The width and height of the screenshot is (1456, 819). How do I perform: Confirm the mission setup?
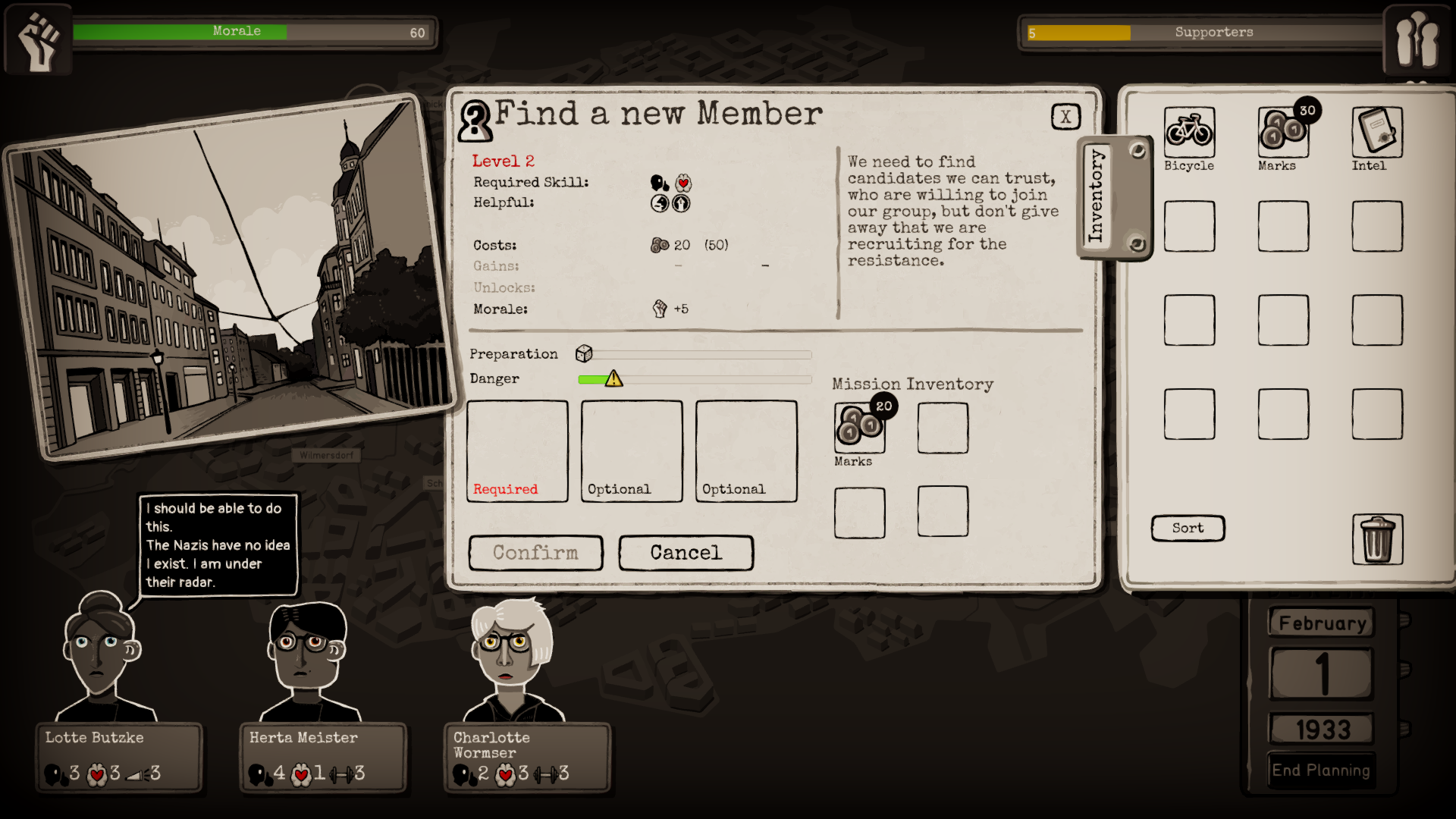tap(535, 553)
